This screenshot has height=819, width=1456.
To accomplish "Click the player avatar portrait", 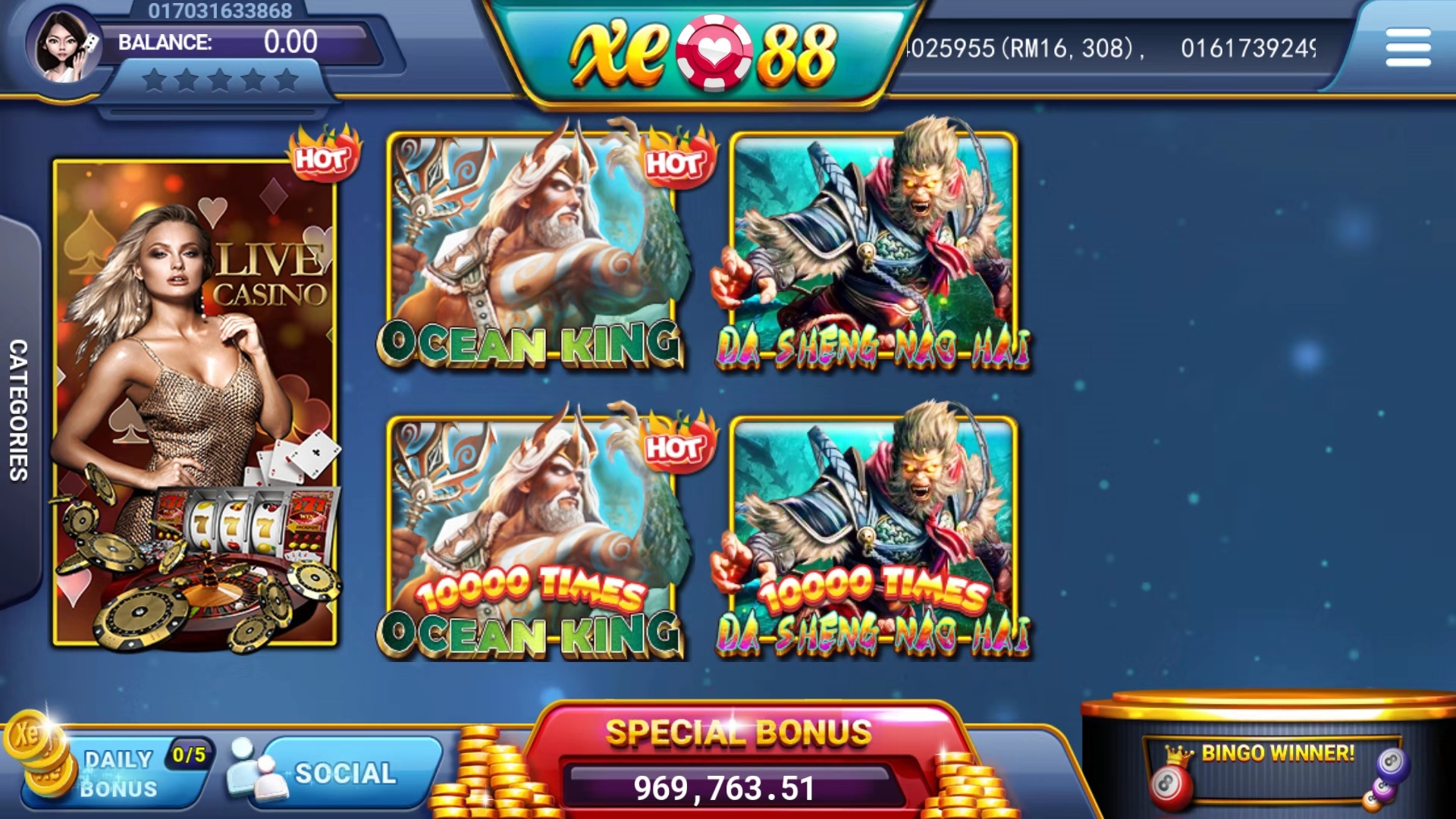I will click(x=64, y=45).
